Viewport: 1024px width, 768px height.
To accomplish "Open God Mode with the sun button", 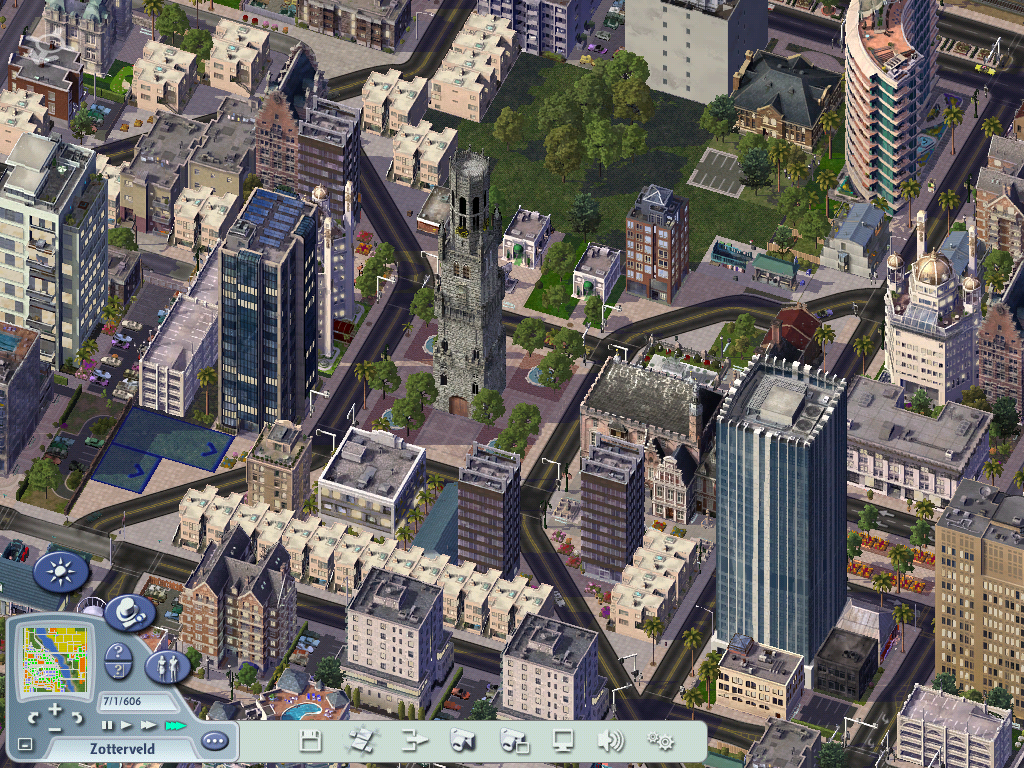I will pos(61,572).
